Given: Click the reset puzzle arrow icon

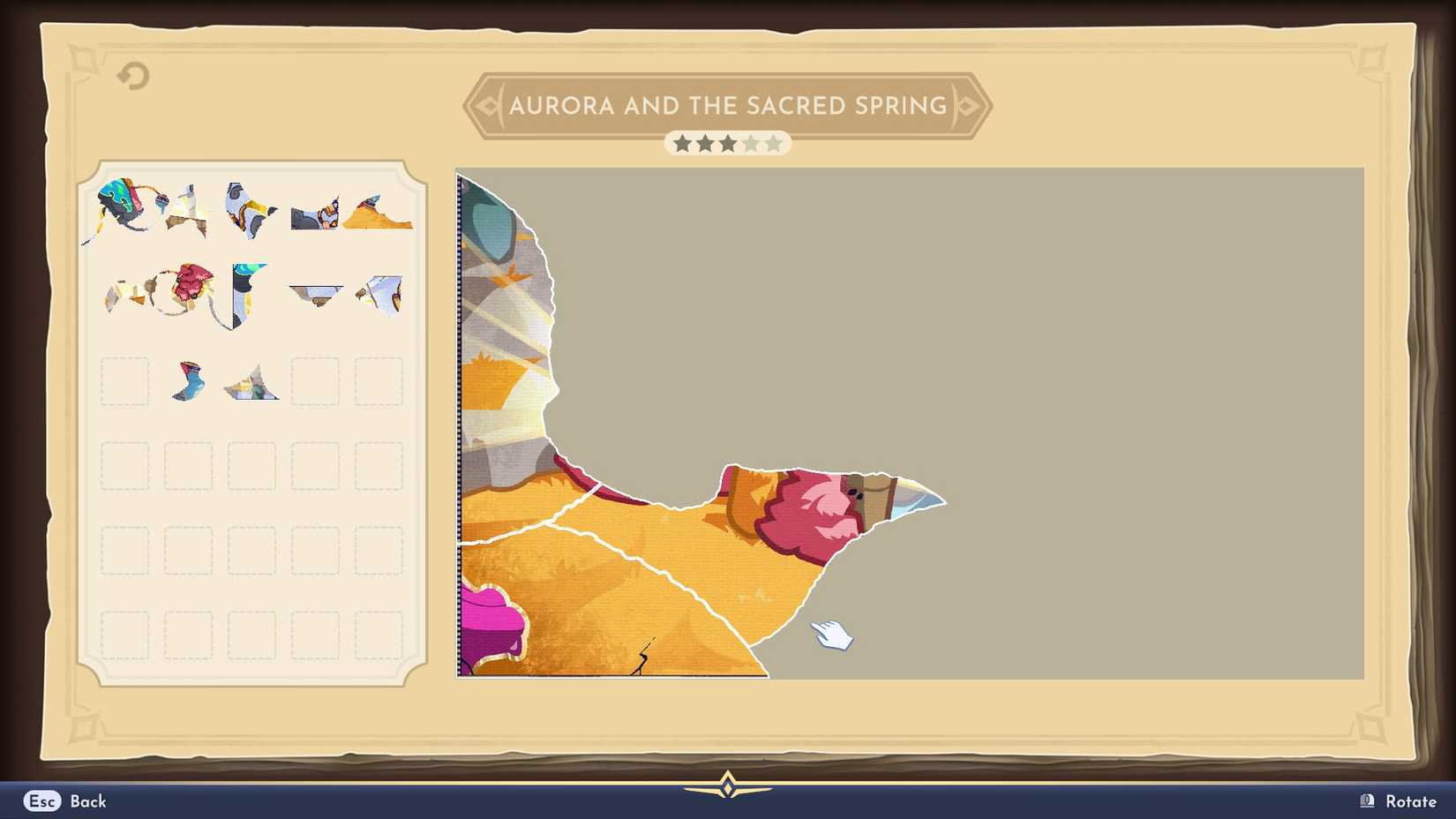Looking at the screenshot, I should click(131, 76).
